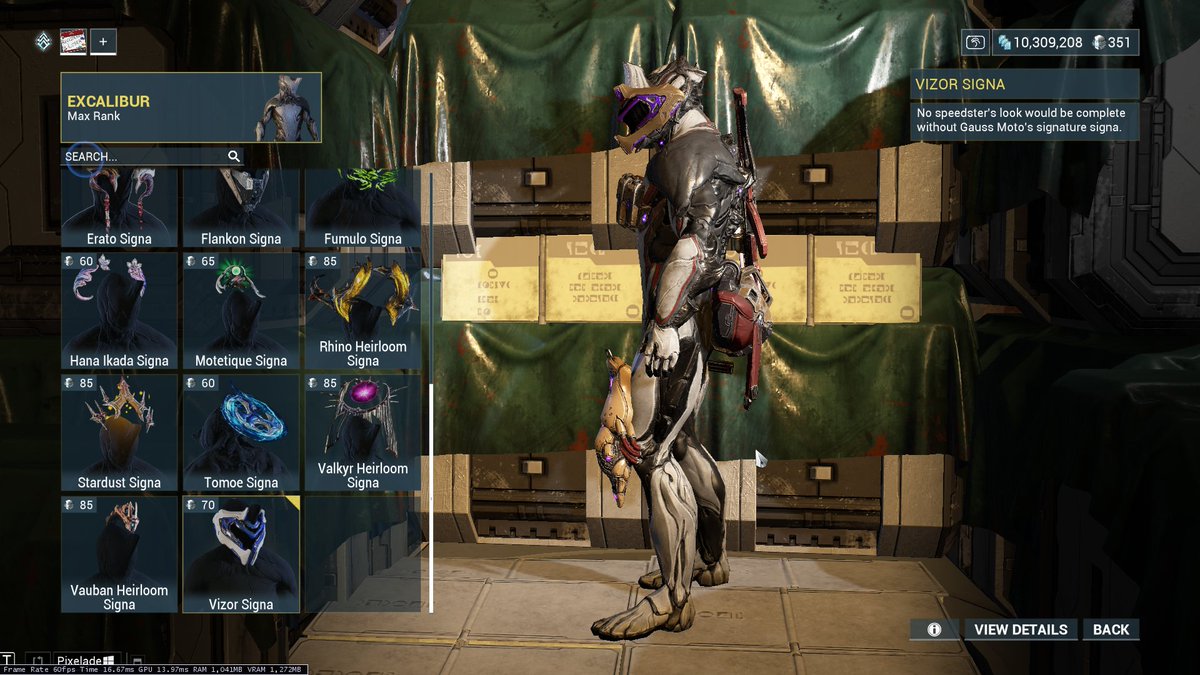Choose the Motetique Signa tile
The height and width of the screenshot is (675, 1200).
(241, 311)
